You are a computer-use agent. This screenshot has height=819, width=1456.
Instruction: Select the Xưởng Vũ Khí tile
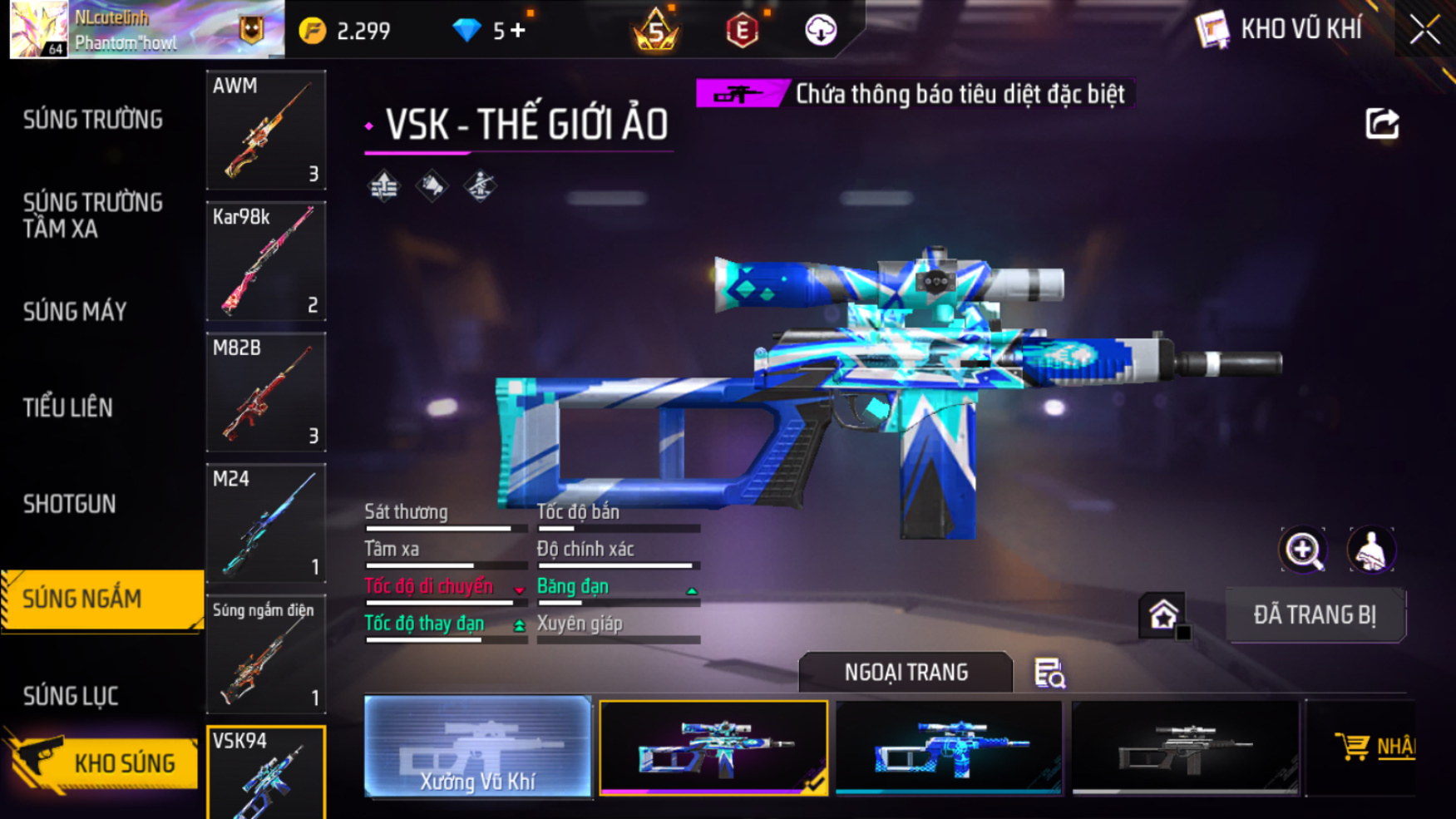478,747
